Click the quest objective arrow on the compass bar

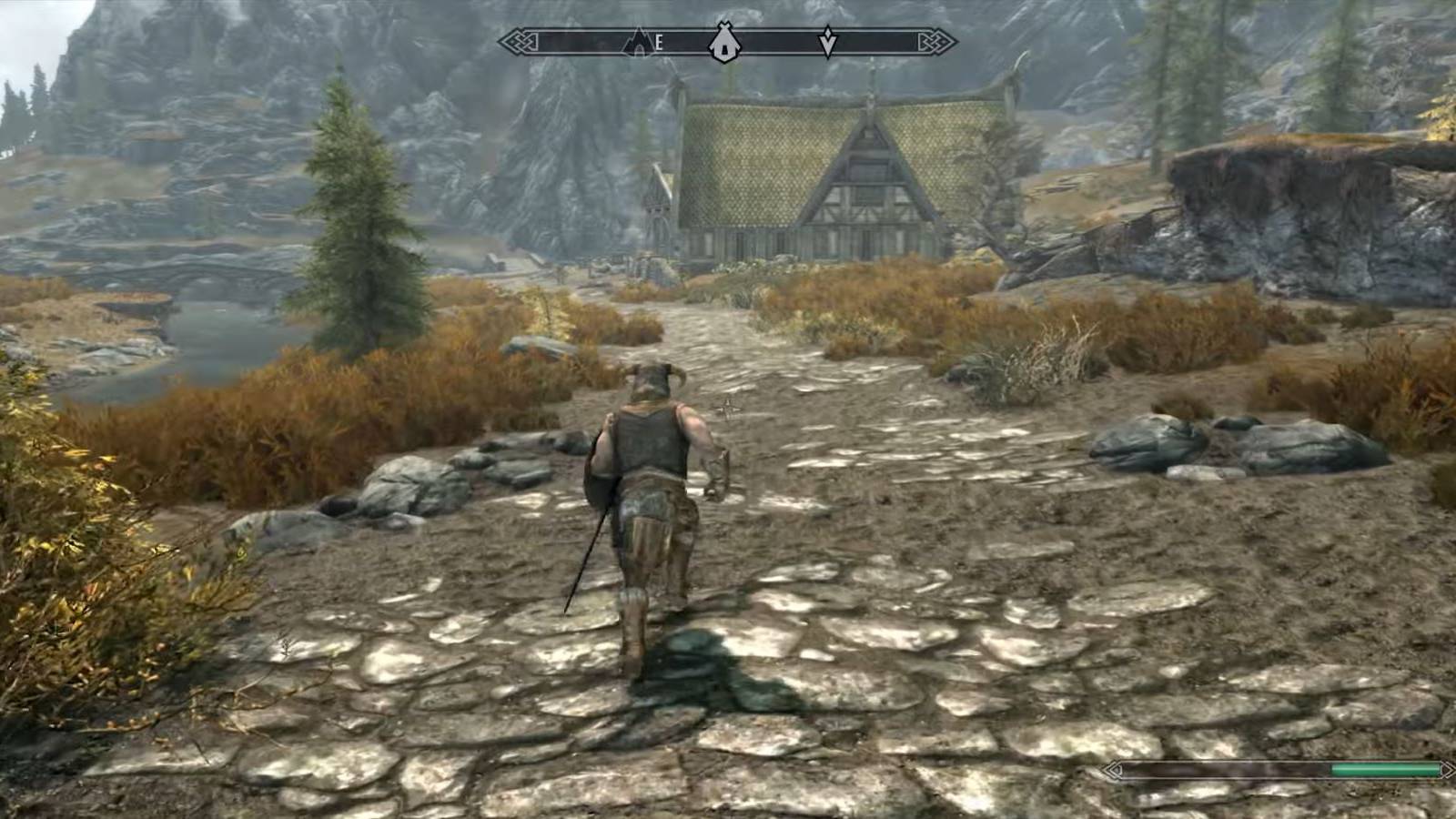[828, 41]
